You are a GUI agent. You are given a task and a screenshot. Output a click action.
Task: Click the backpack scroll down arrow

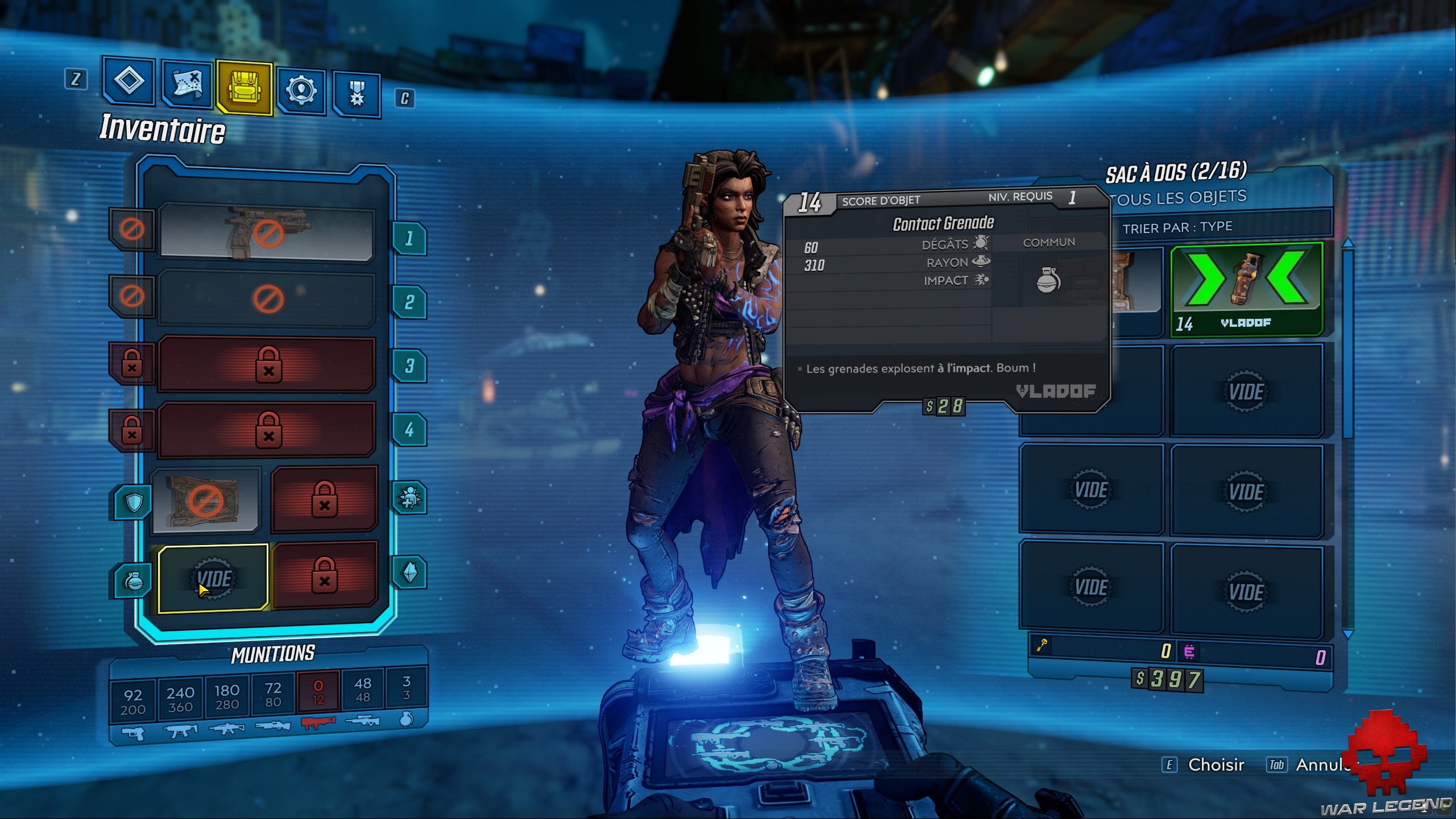(x=1347, y=633)
